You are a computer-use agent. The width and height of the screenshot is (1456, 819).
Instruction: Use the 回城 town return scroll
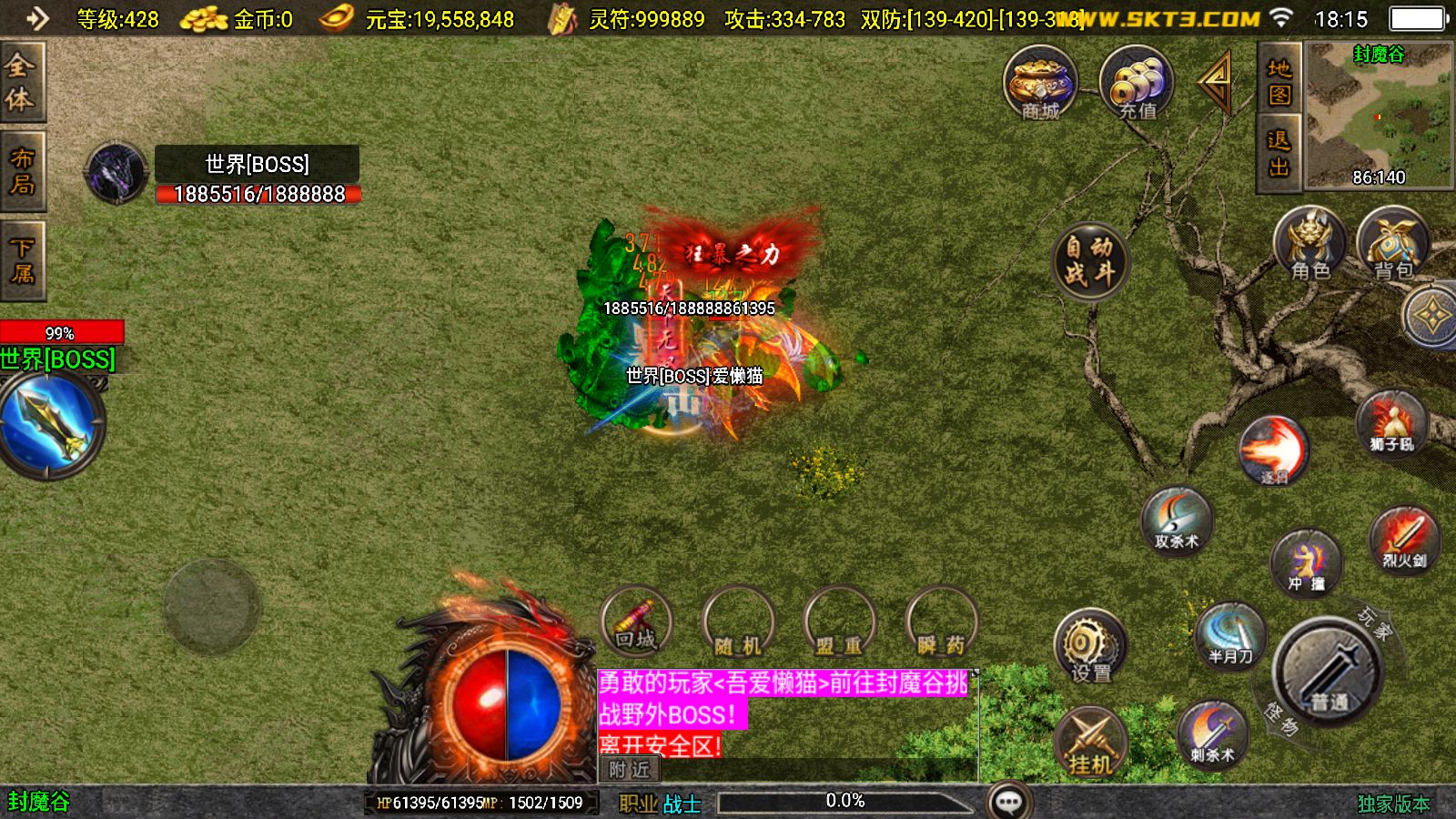click(637, 622)
